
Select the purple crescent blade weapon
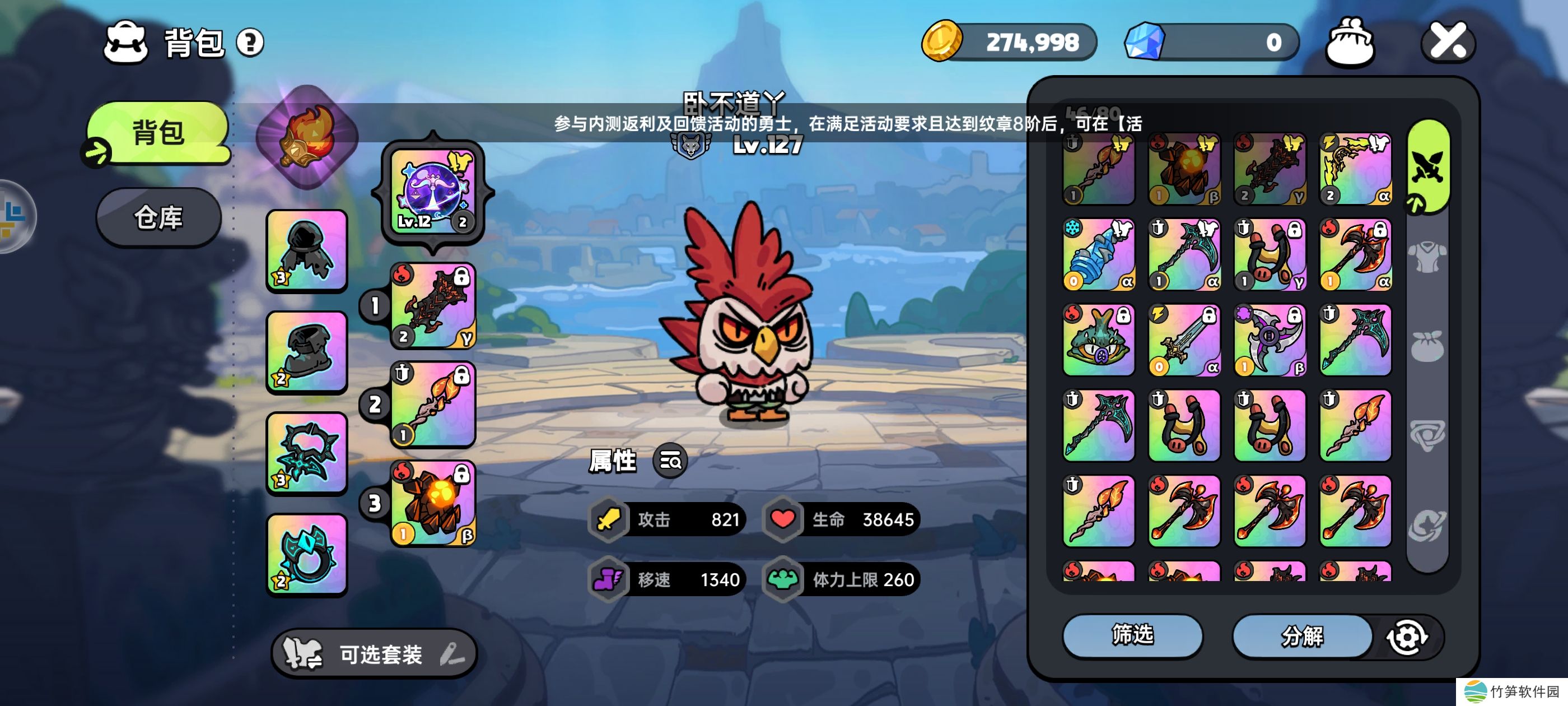1269,340
